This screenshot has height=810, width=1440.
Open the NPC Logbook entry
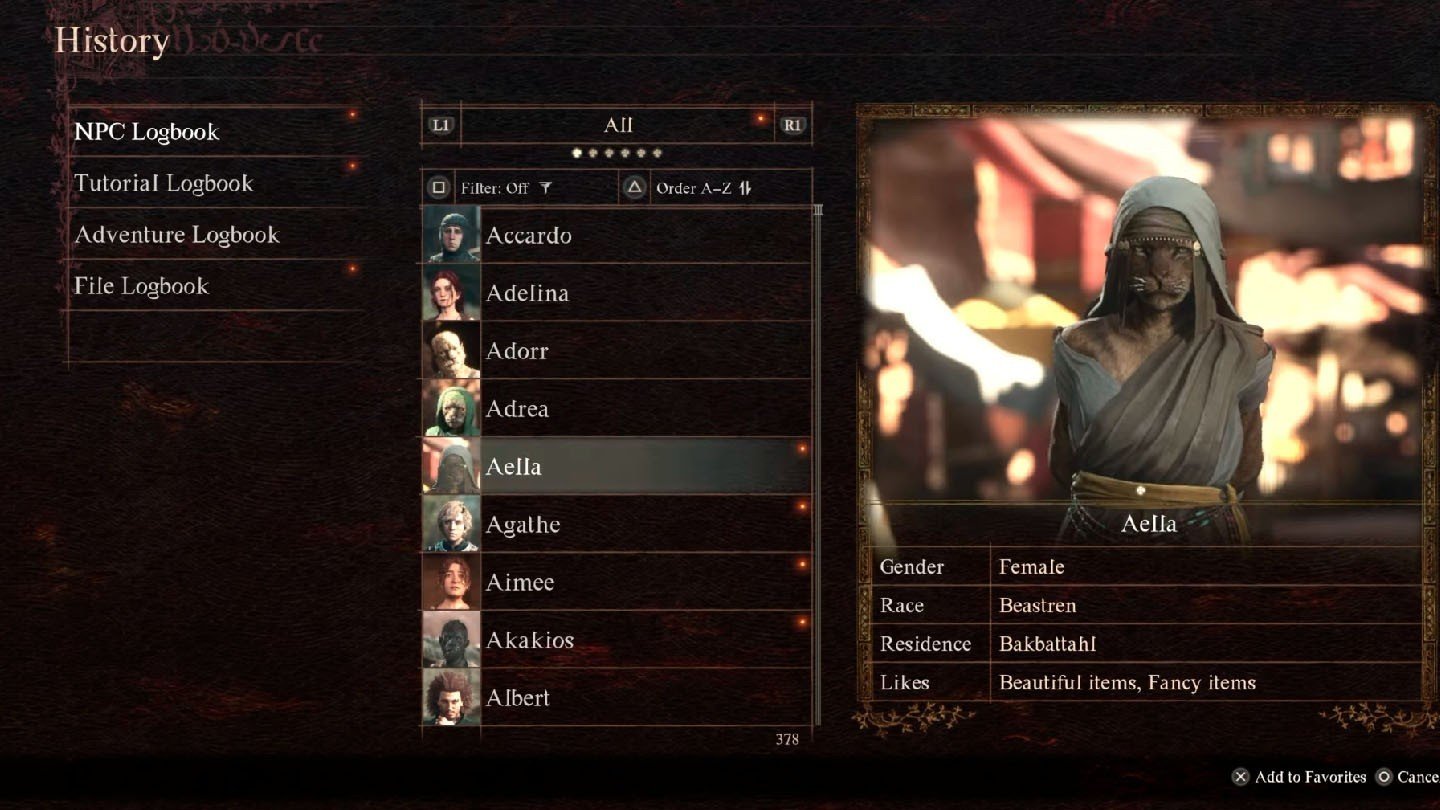point(147,132)
